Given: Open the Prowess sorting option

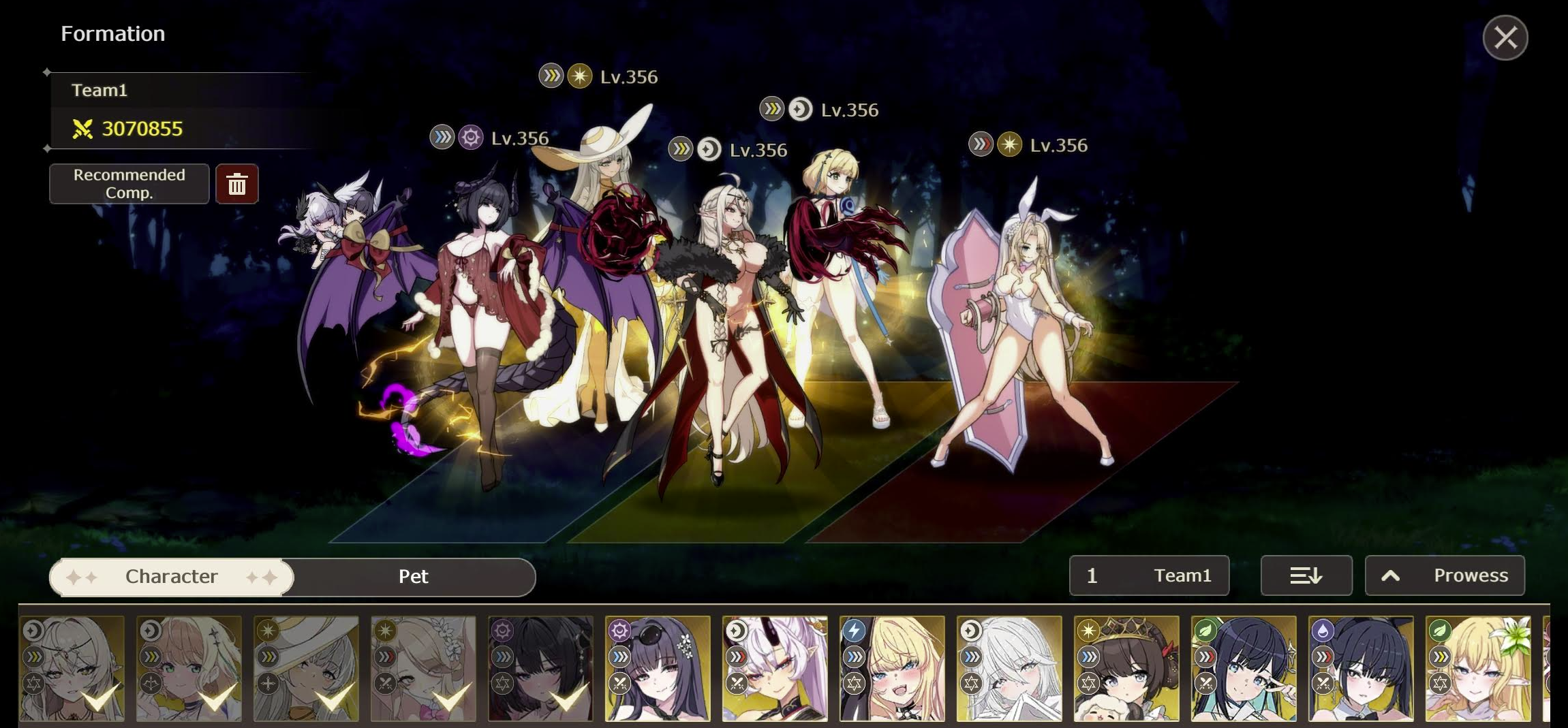Looking at the screenshot, I should pos(1445,576).
